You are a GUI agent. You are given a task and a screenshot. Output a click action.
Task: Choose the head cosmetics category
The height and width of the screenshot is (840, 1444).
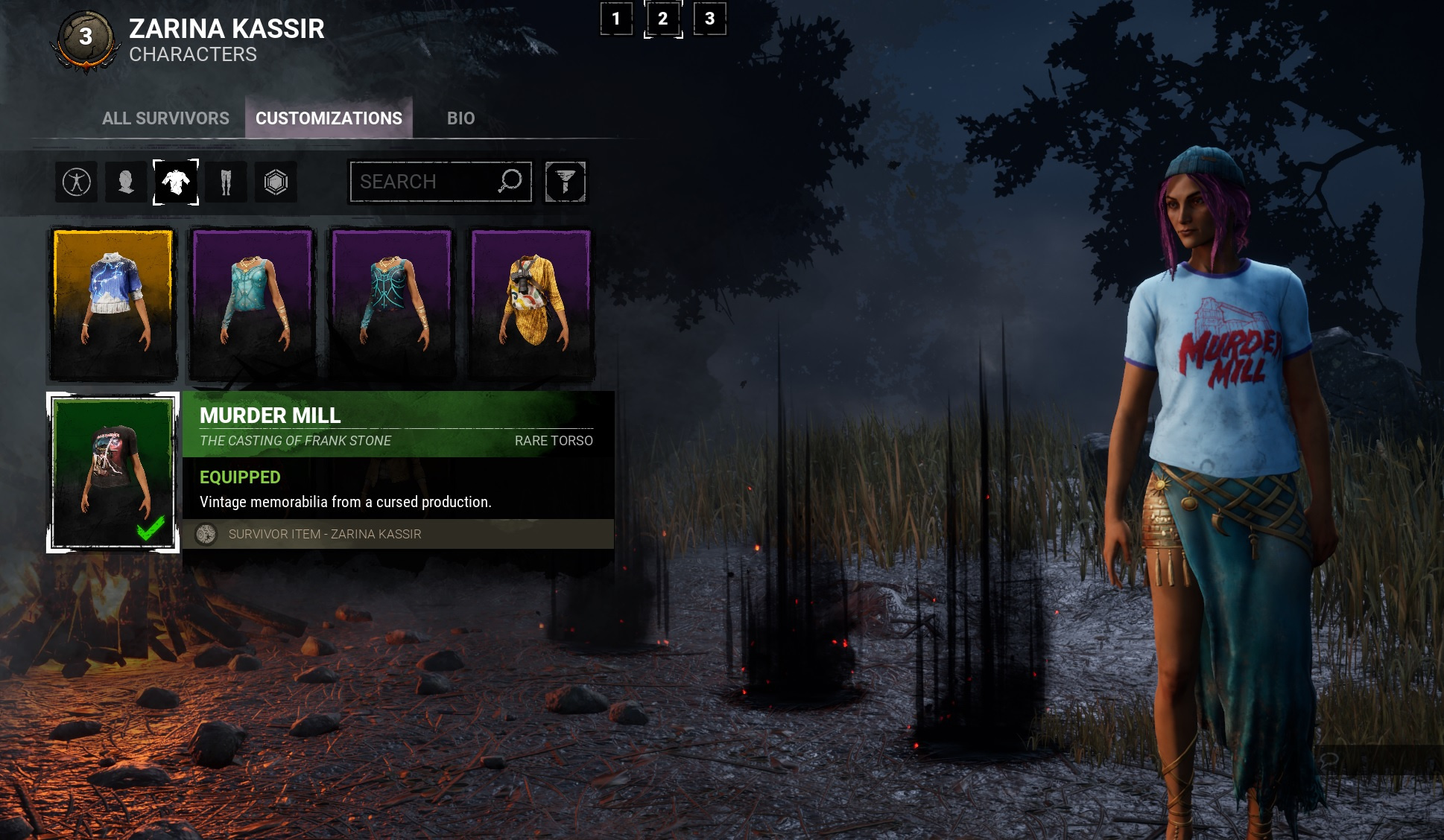[126, 182]
